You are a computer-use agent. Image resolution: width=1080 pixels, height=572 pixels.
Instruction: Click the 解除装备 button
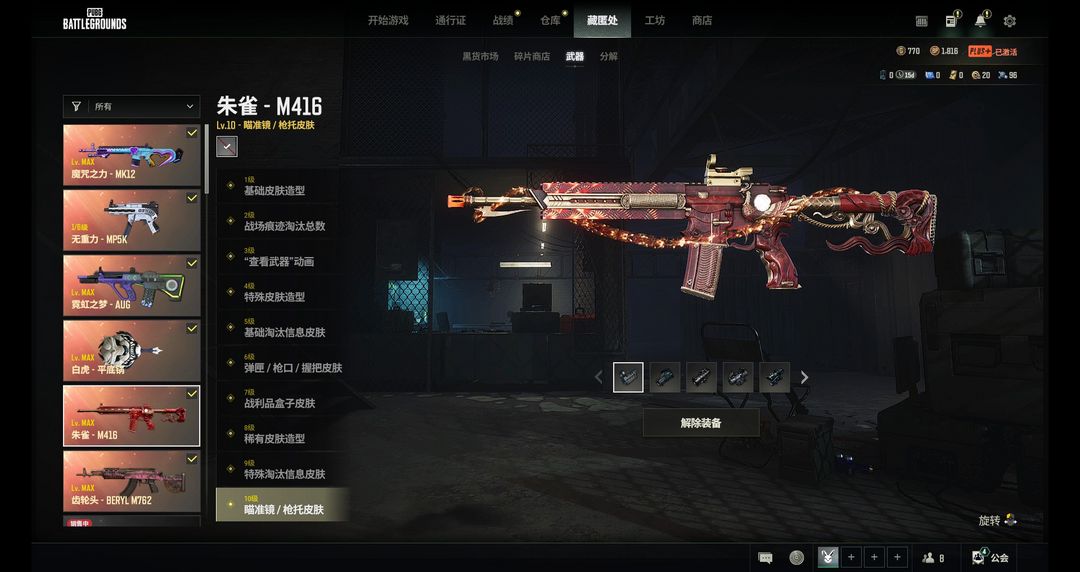pyautogui.click(x=701, y=423)
